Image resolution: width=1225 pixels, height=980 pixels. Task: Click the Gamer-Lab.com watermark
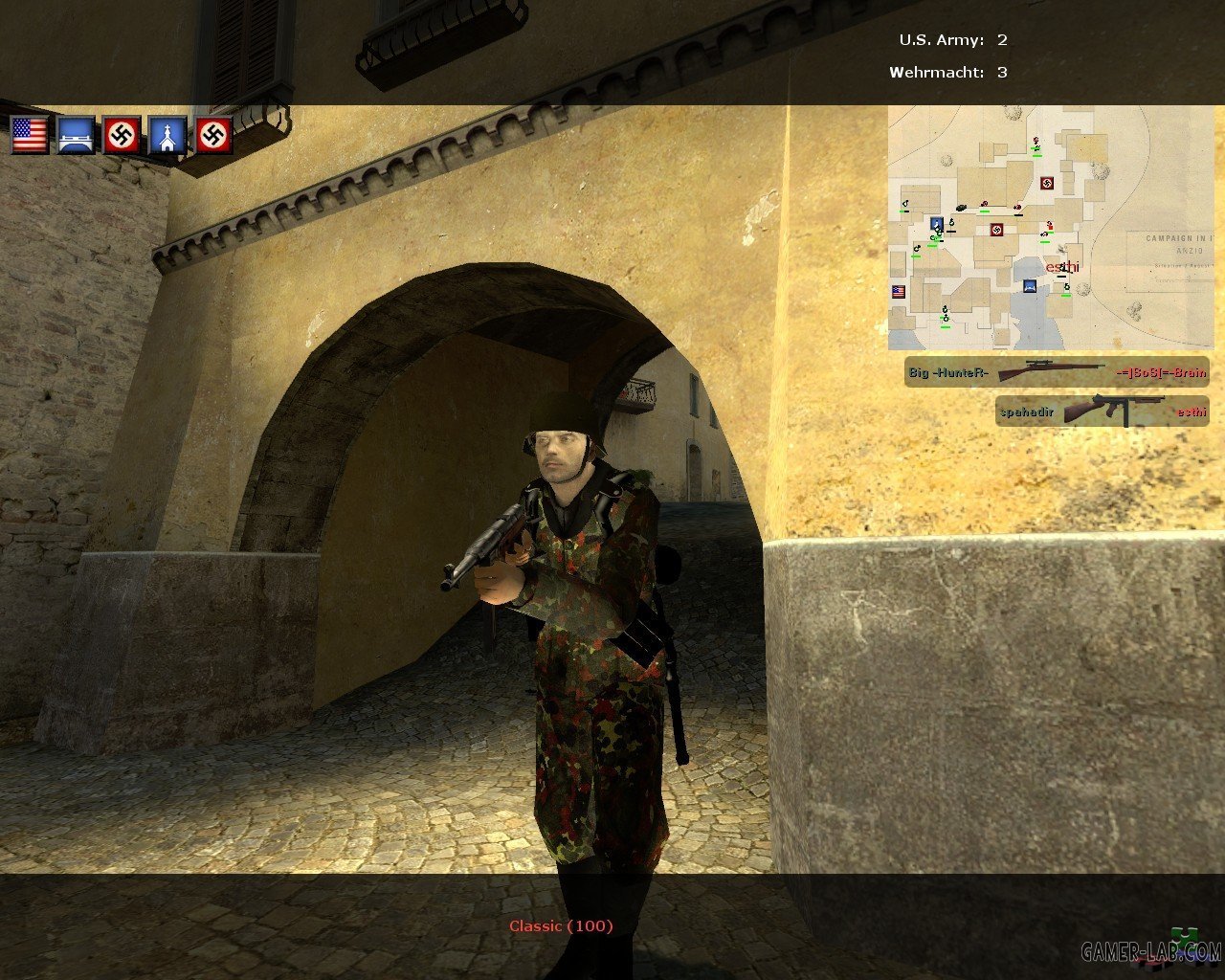(1150, 950)
